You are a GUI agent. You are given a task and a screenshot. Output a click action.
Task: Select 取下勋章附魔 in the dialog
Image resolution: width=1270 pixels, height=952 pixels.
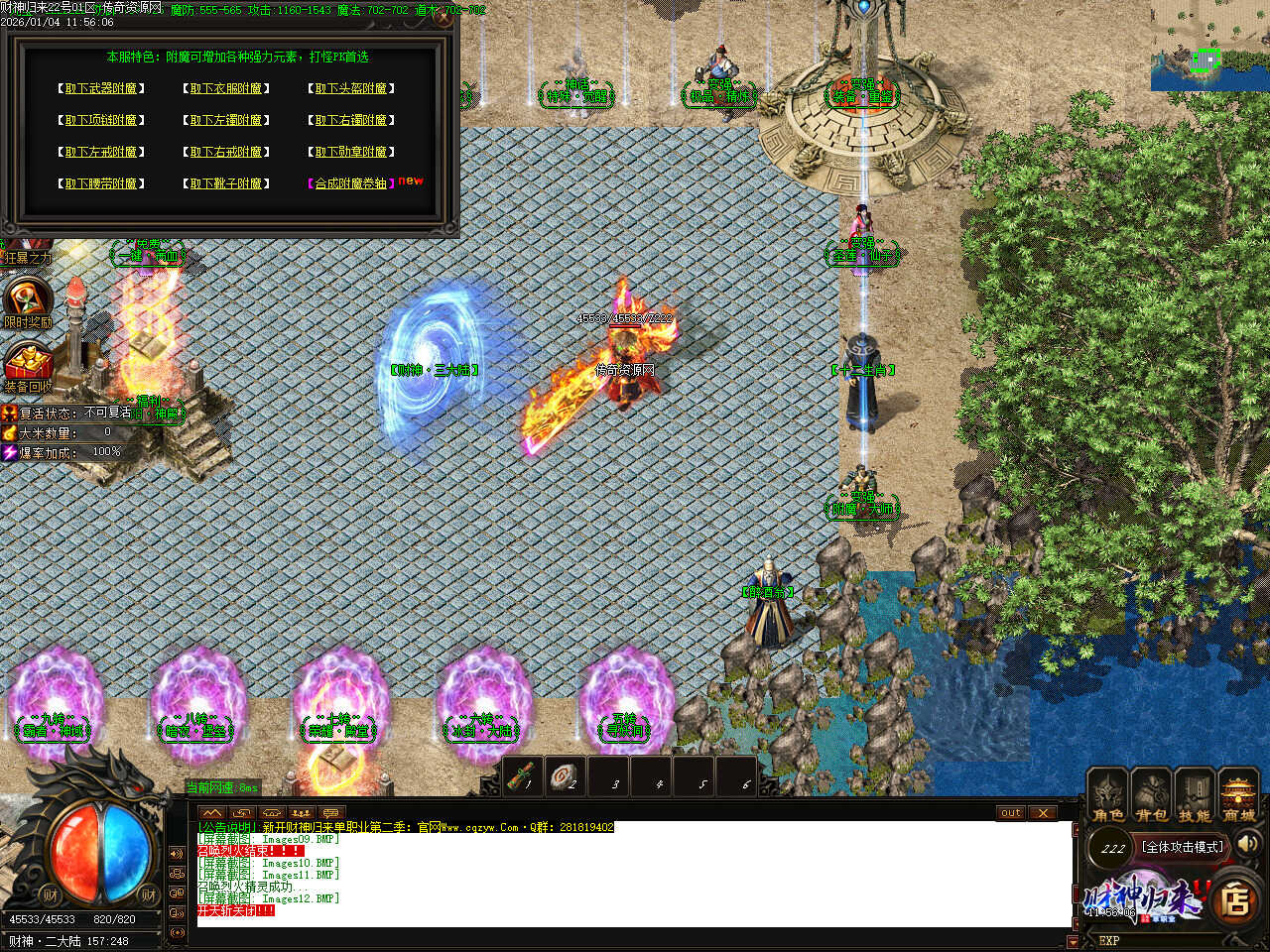(x=351, y=153)
